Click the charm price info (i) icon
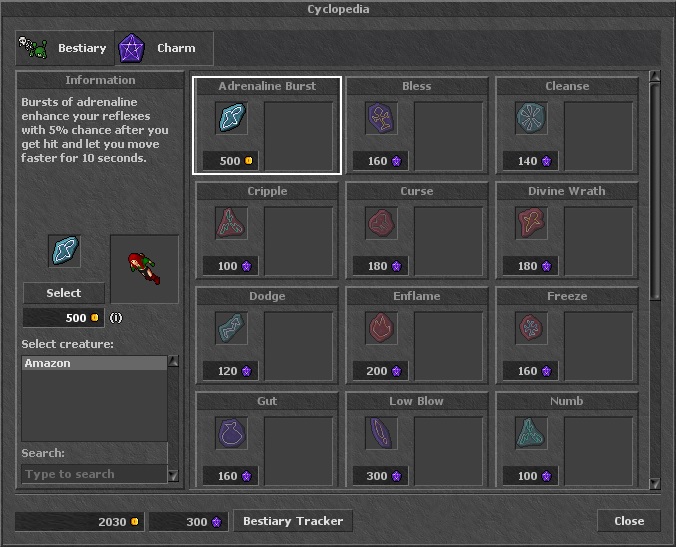 pyautogui.click(x=116, y=318)
